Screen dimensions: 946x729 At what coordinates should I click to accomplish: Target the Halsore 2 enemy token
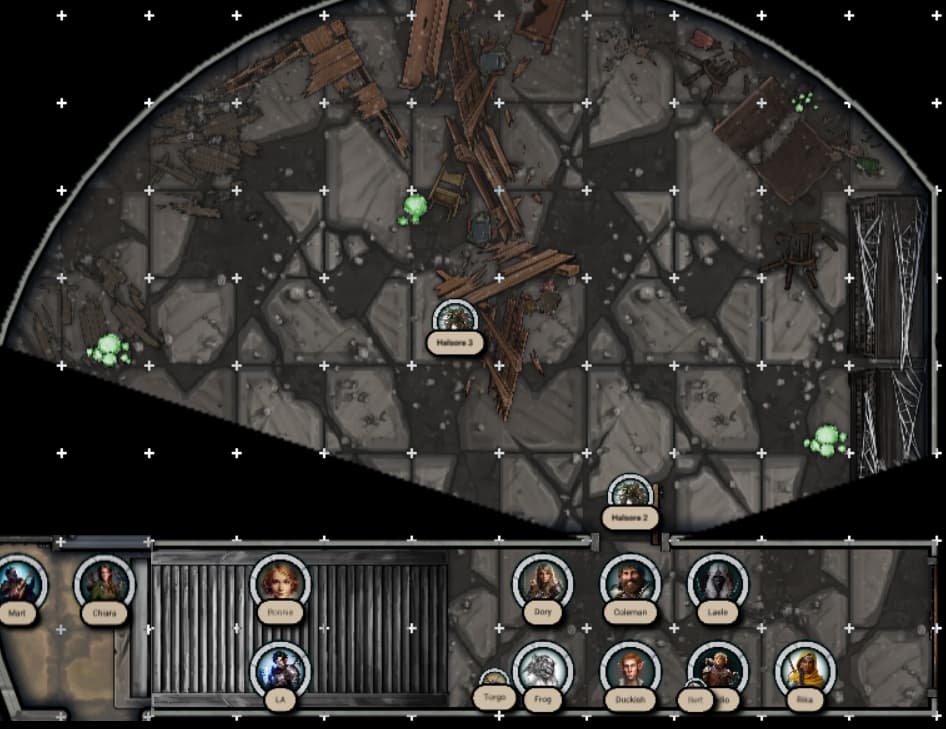click(x=631, y=494)
